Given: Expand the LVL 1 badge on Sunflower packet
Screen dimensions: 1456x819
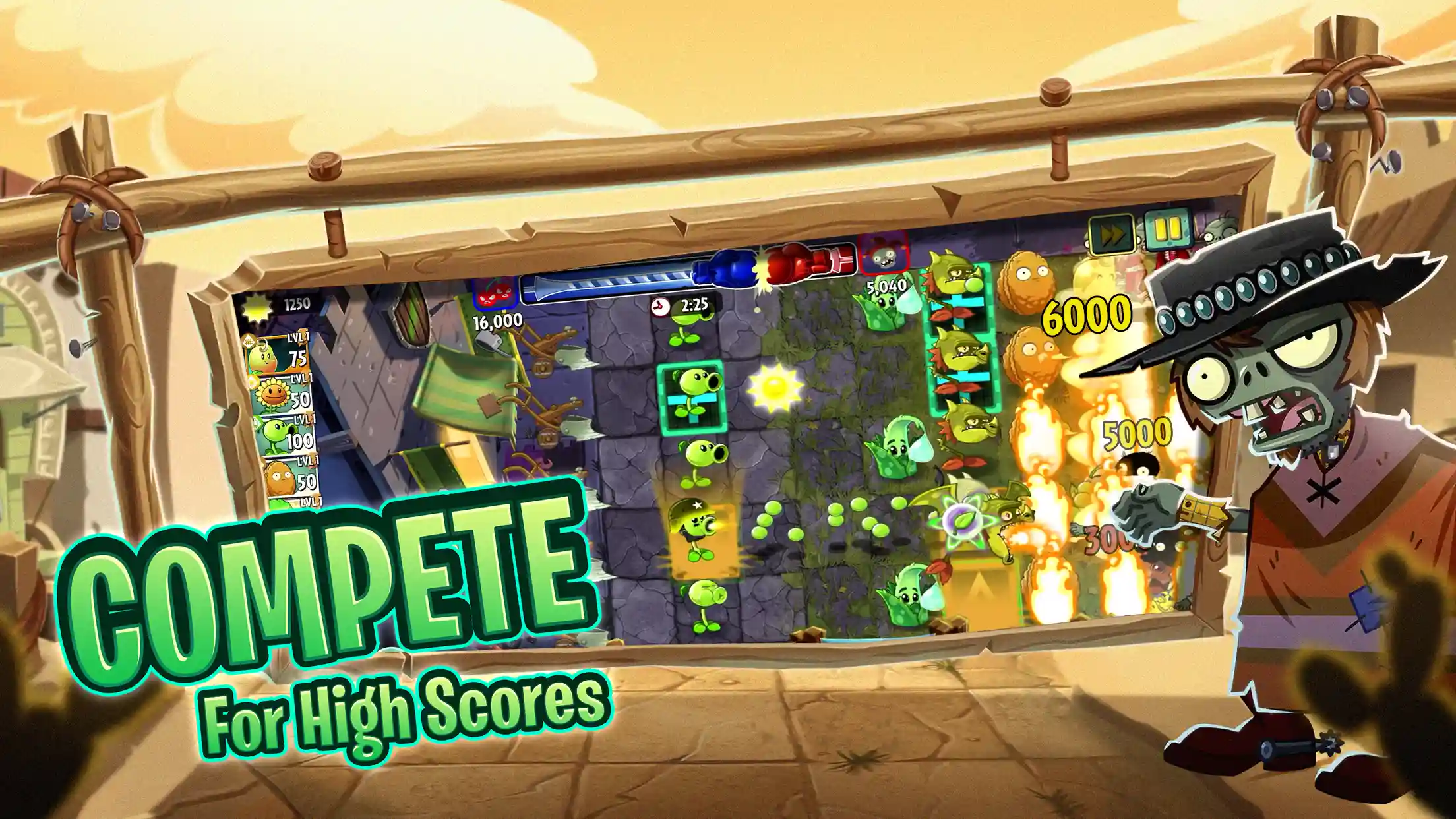Looking at the screenshot, I should [x=301, y=377].
